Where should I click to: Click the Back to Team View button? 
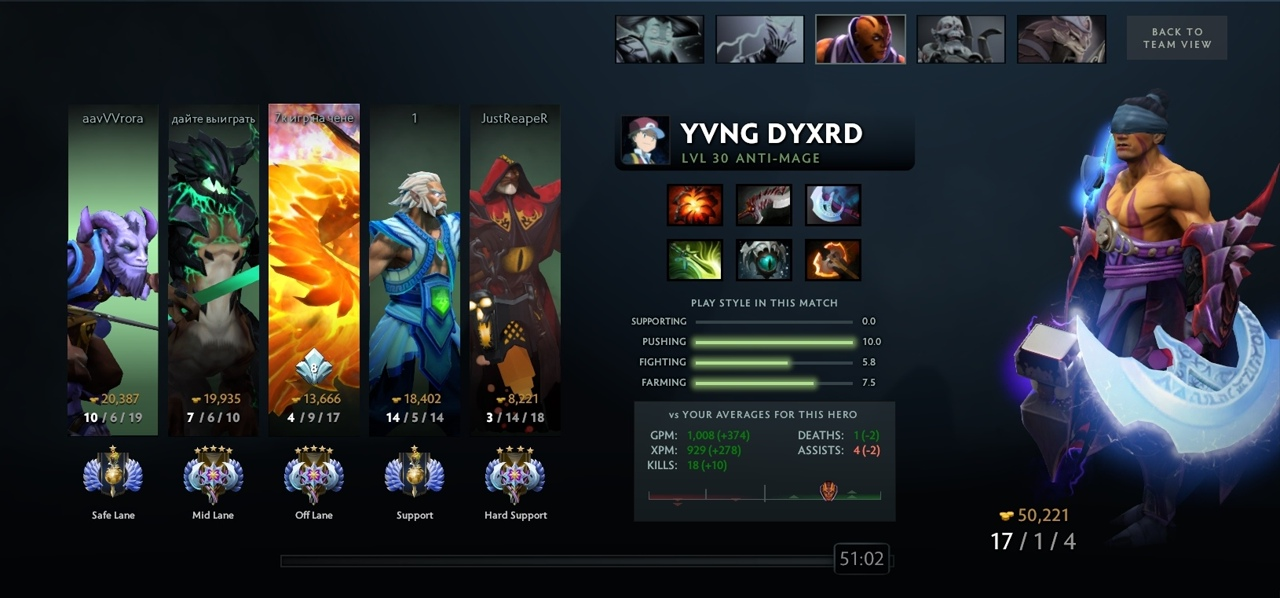click(x=1176, y=38)
